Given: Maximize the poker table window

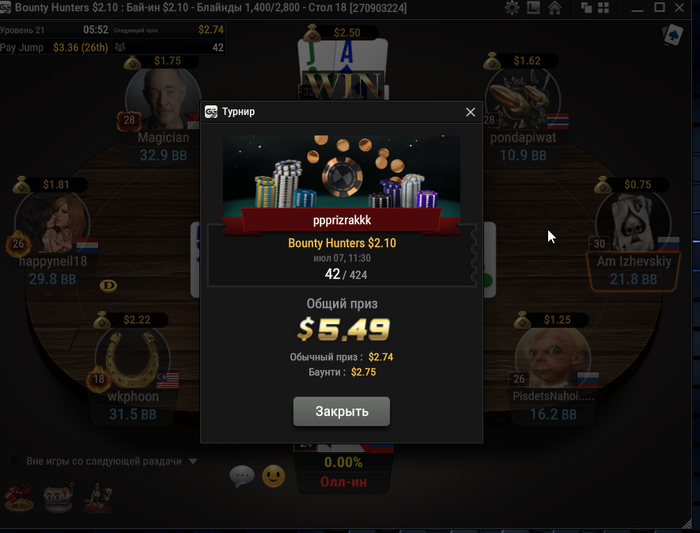Looking at the screenshot, I should [x=659, y=8].
